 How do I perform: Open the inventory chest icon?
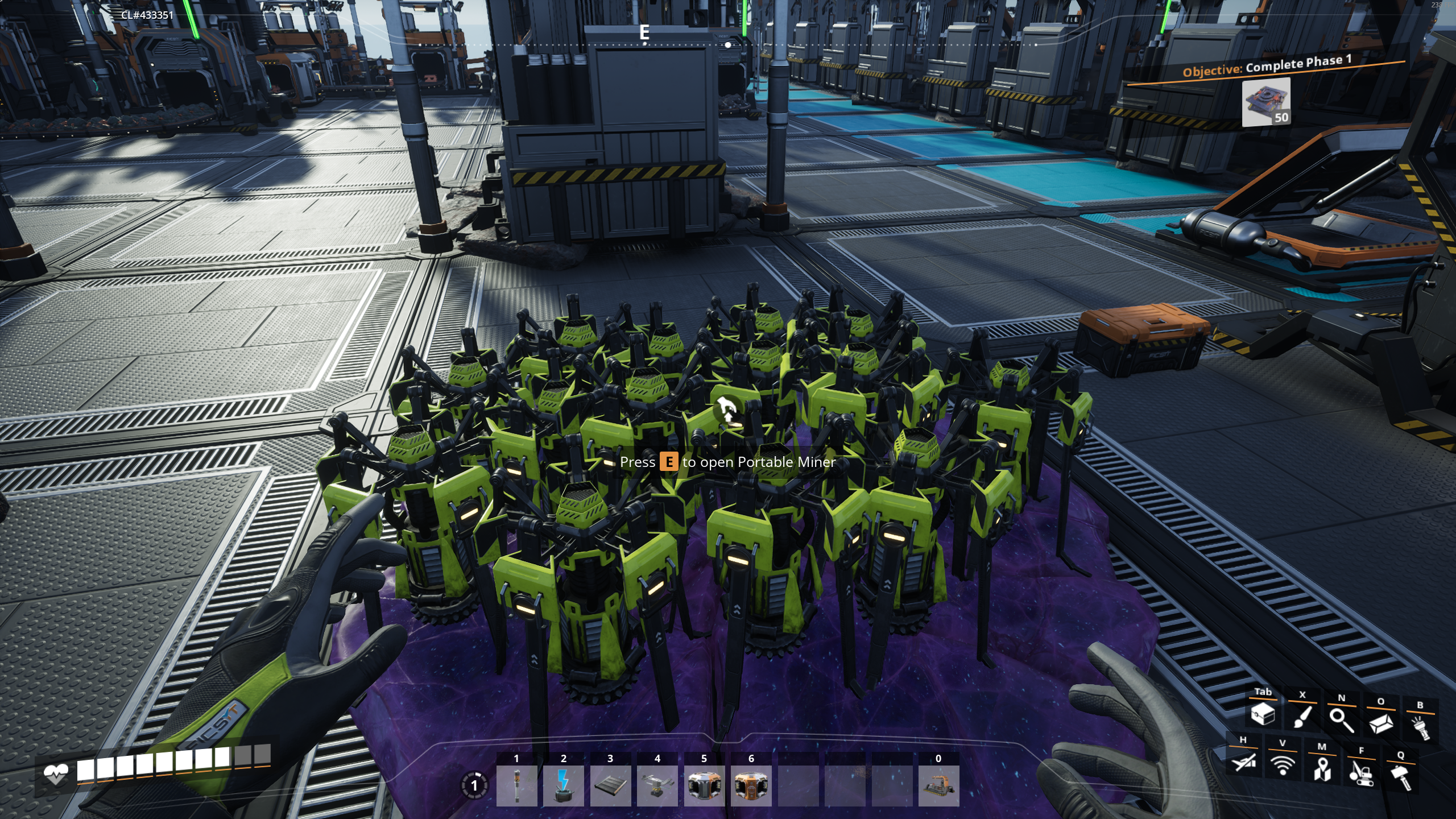1263,714
